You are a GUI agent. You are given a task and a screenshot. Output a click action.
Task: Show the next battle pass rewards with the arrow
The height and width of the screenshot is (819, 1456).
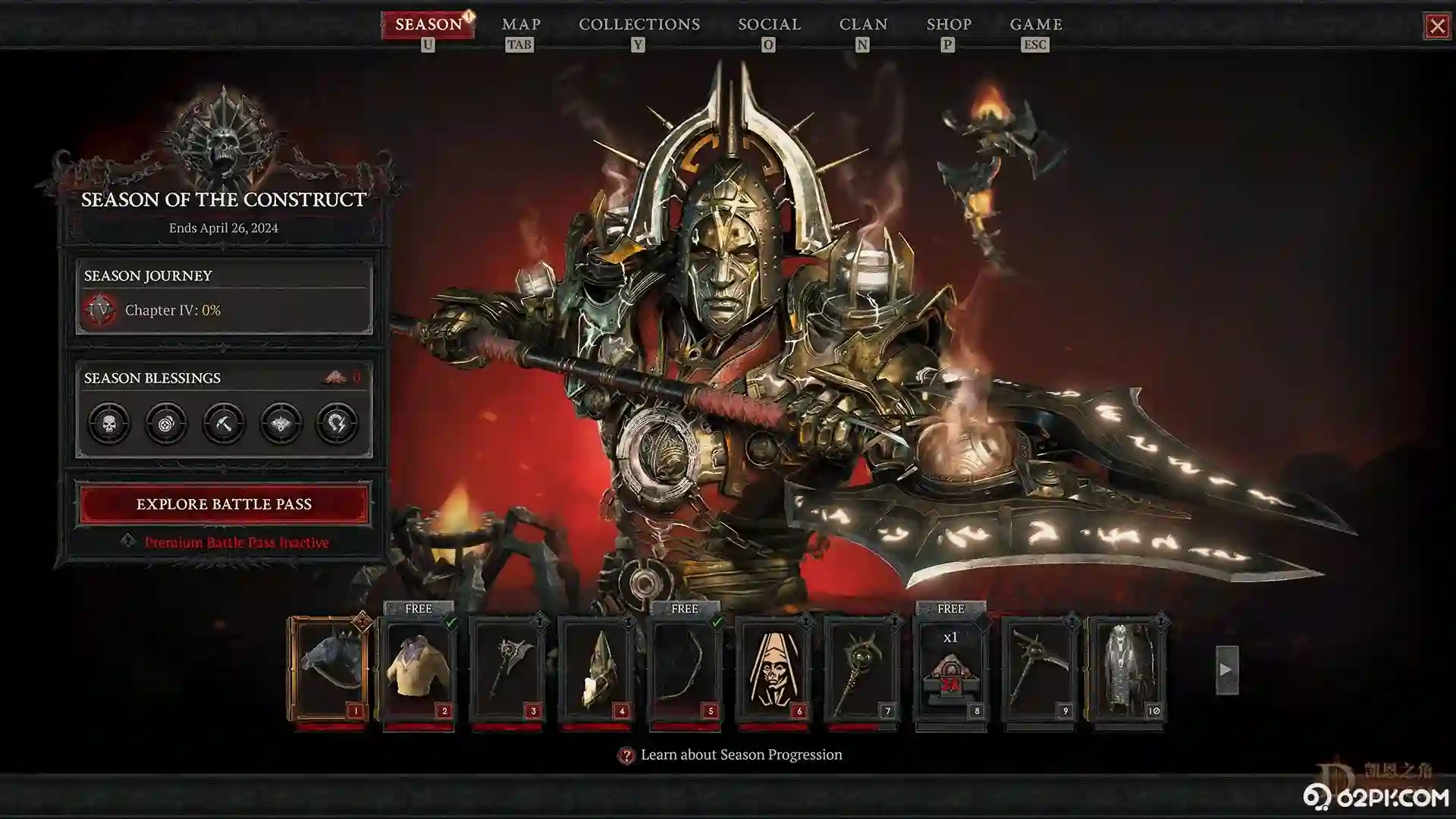[1226, 670]
